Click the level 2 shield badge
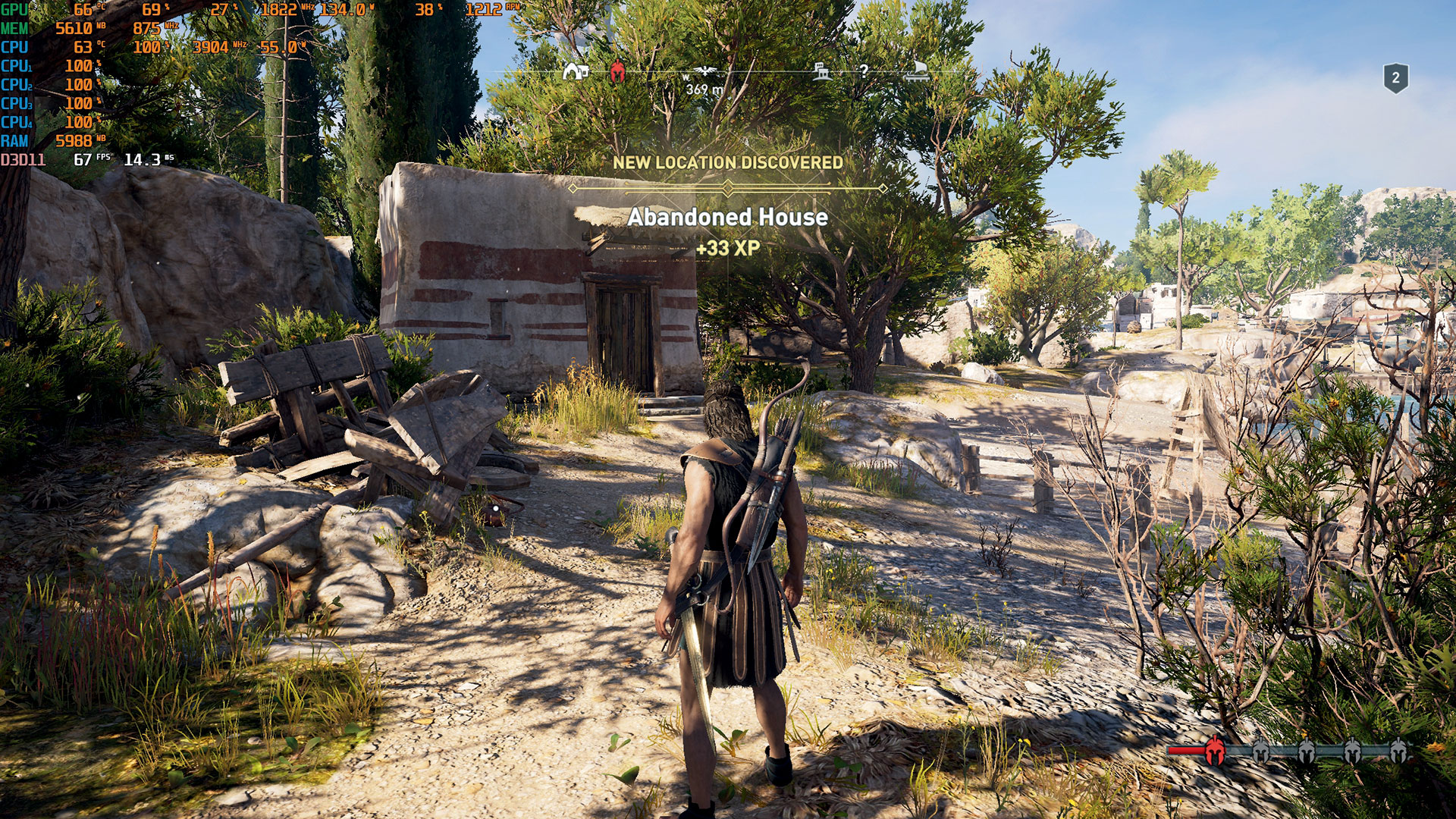Screen dimensions: 1456x819 click(x=1395, y=78)
